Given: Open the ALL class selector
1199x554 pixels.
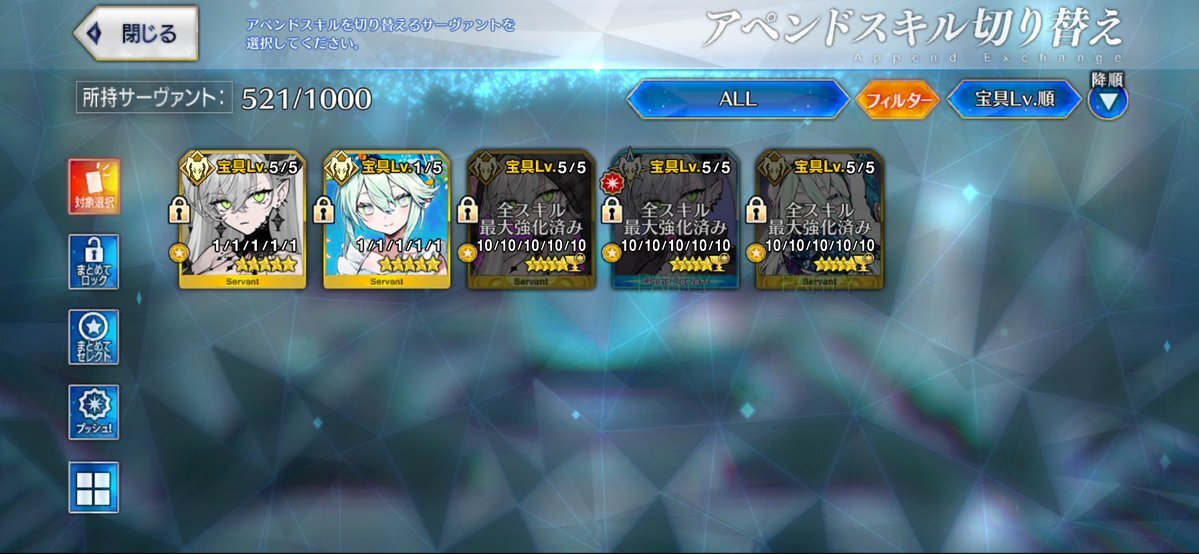Looking at the screenshot, I should point(737,99).
